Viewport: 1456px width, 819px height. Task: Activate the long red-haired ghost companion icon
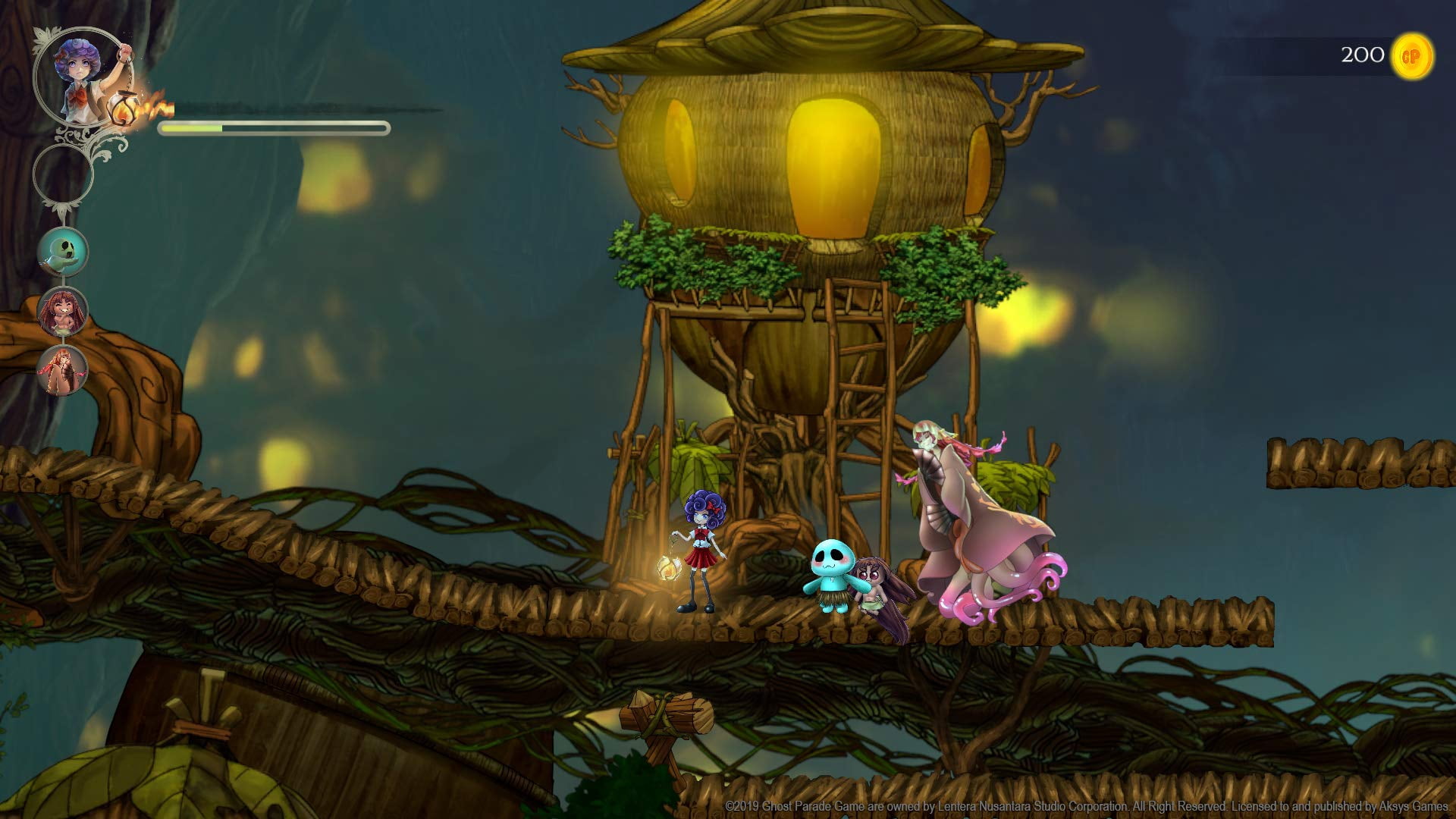click(63, 371)
